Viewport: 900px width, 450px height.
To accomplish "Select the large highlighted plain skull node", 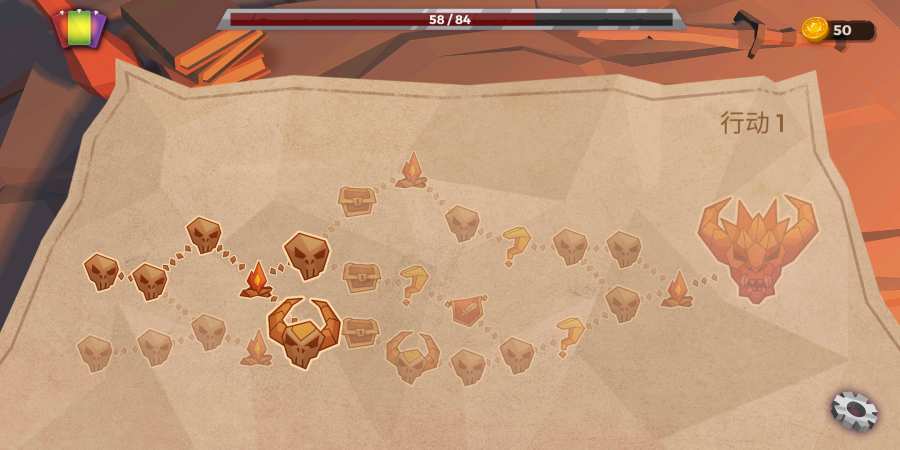I will 307,256.
